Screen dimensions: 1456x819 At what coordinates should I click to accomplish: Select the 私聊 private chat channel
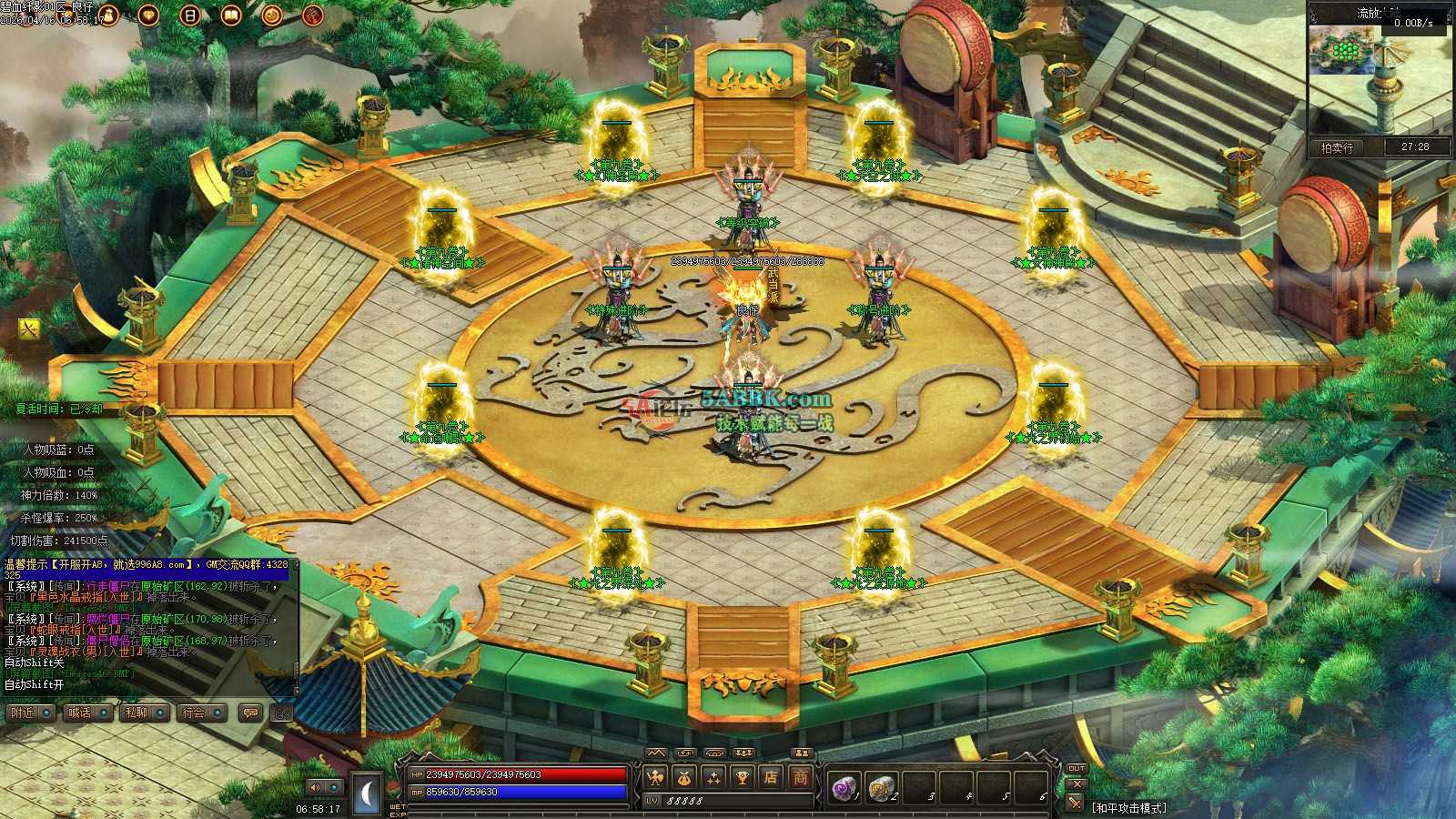[x=141, y=713]
